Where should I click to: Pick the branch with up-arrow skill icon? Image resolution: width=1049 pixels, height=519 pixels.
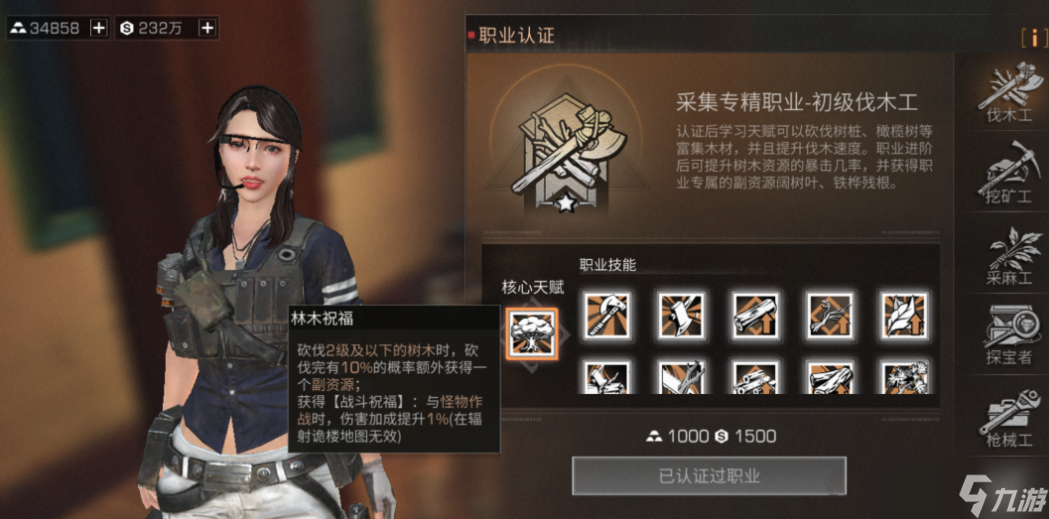click(830, 314)
